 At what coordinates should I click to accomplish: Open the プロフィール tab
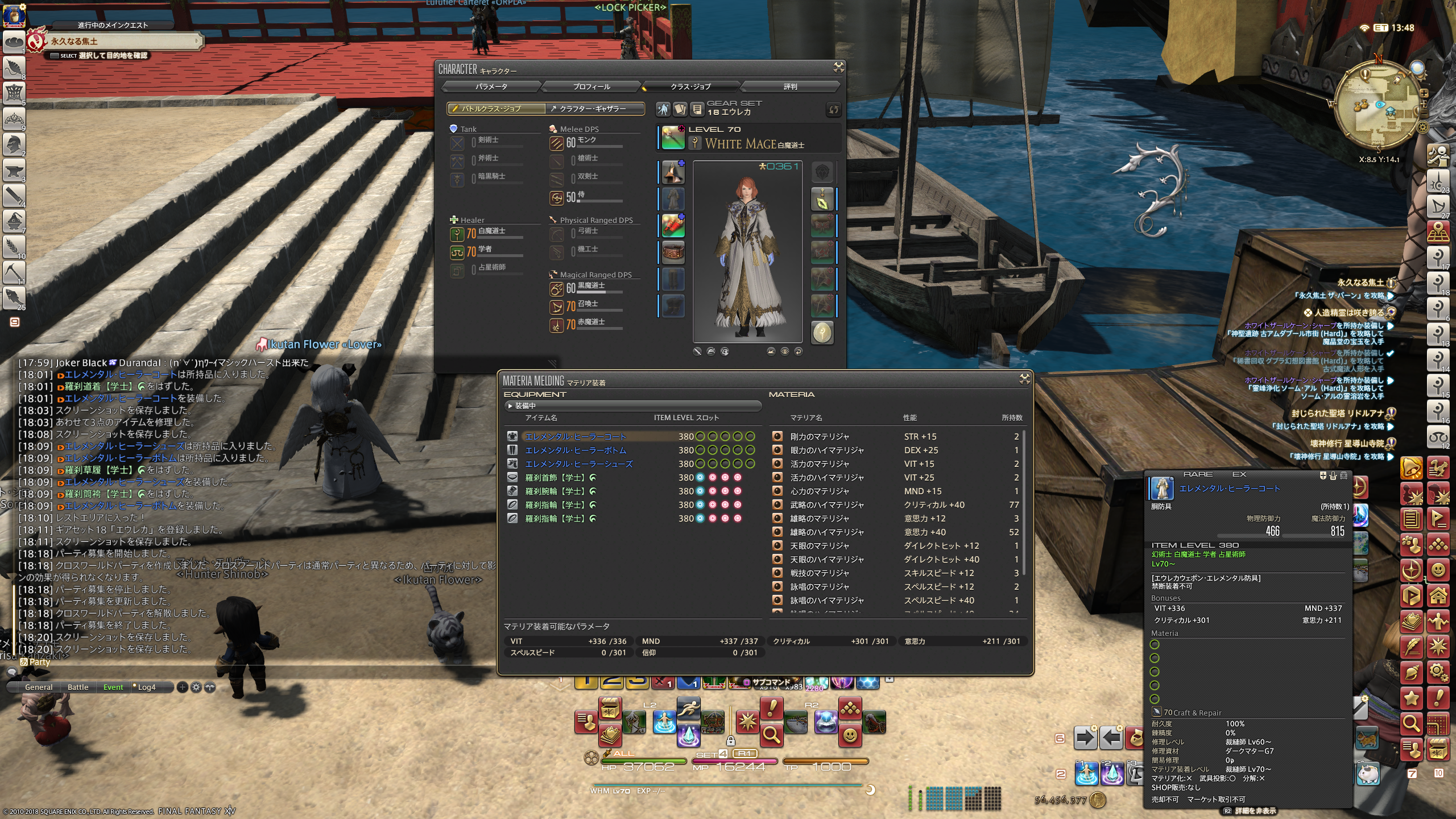click(591, 86)
